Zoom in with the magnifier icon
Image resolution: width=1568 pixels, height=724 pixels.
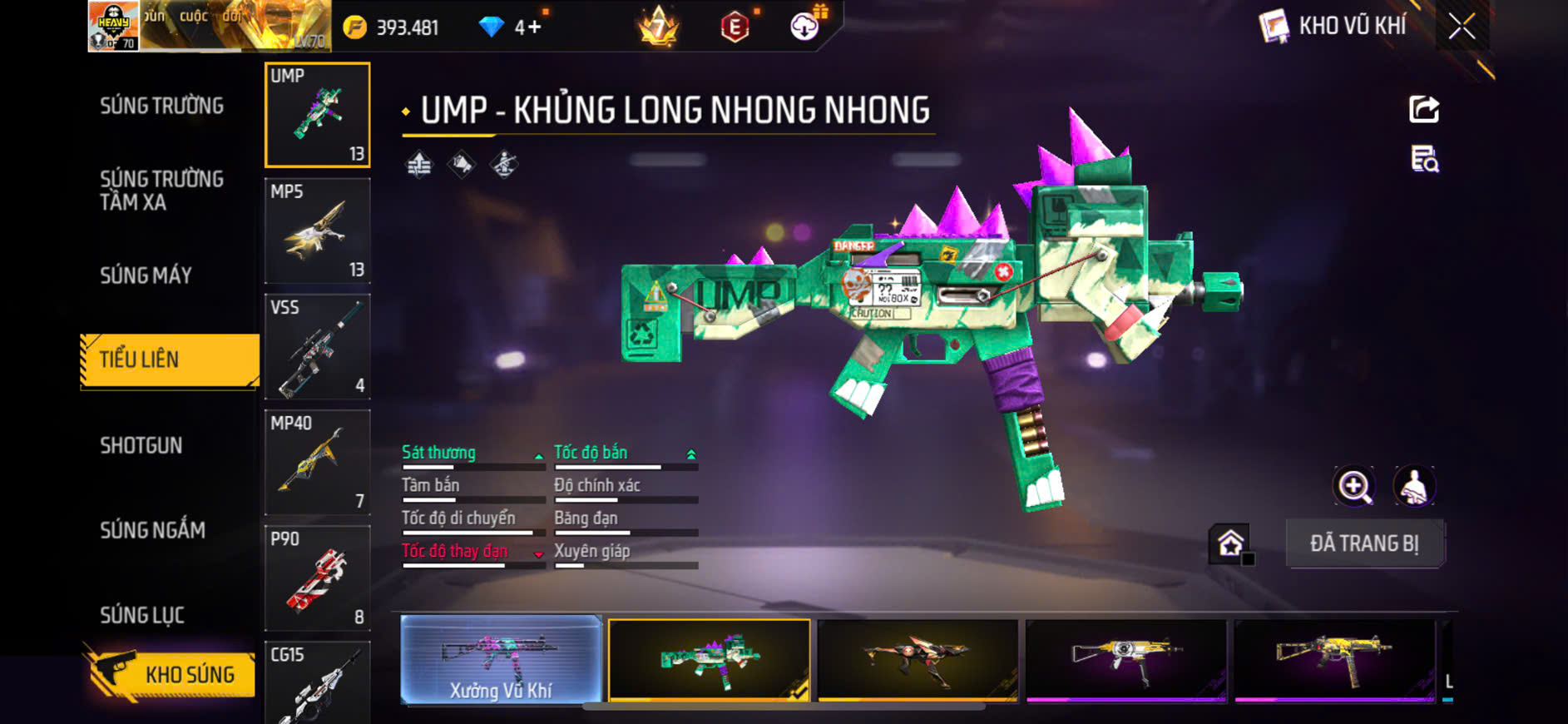point(1354,487)
